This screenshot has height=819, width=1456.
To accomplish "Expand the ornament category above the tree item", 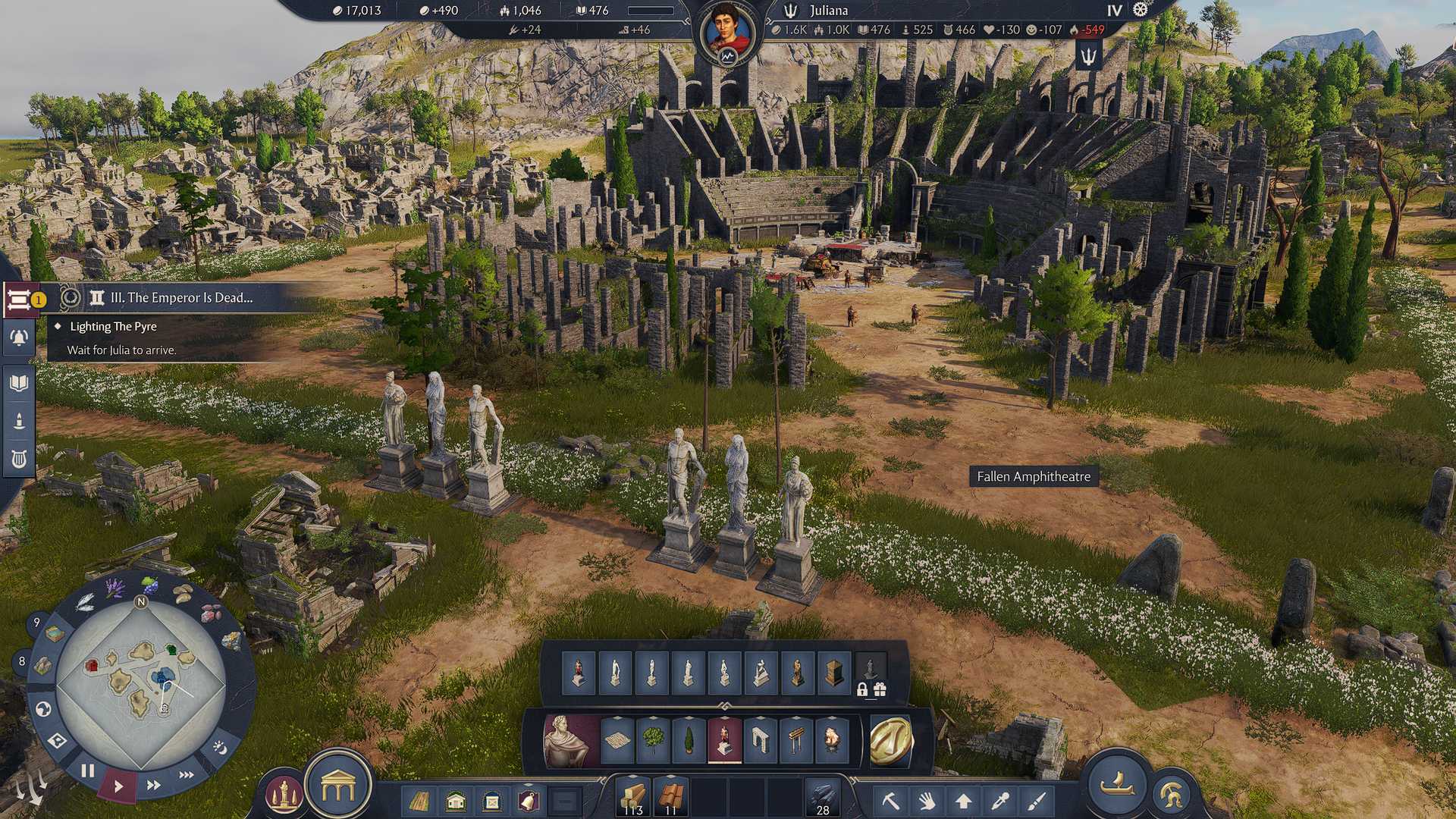I will pyautogui.click(x=654, y=716).
